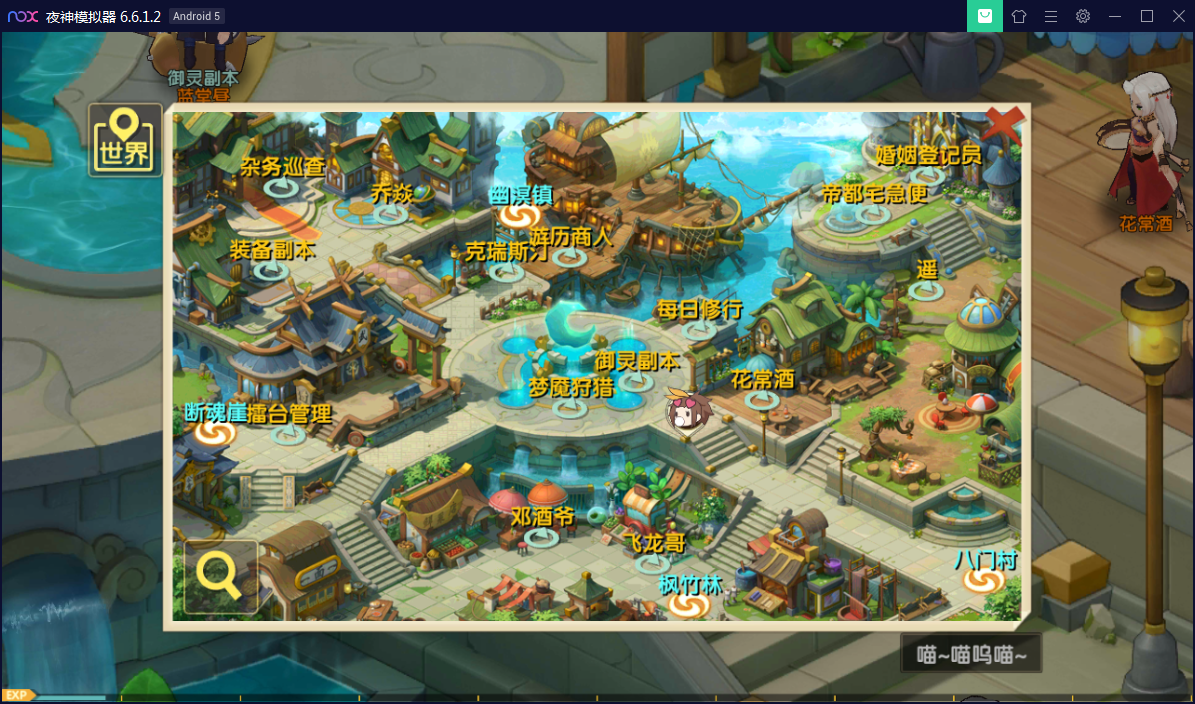Close the town map with the red X
Image resolution: width=1195 pixels, height=704 pixels.
(x=1003, y=126)
